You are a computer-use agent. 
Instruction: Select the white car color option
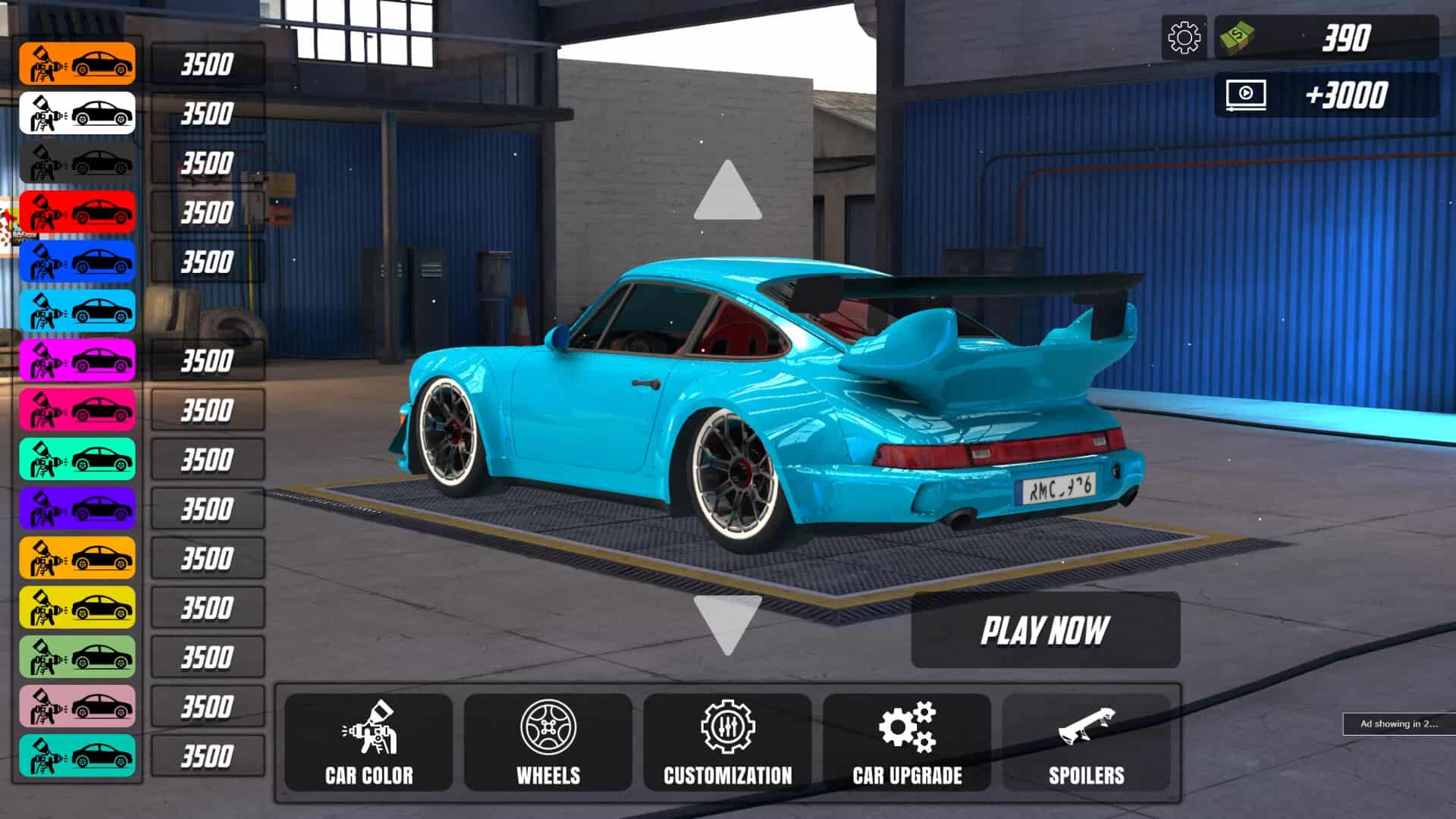[76, 114]
